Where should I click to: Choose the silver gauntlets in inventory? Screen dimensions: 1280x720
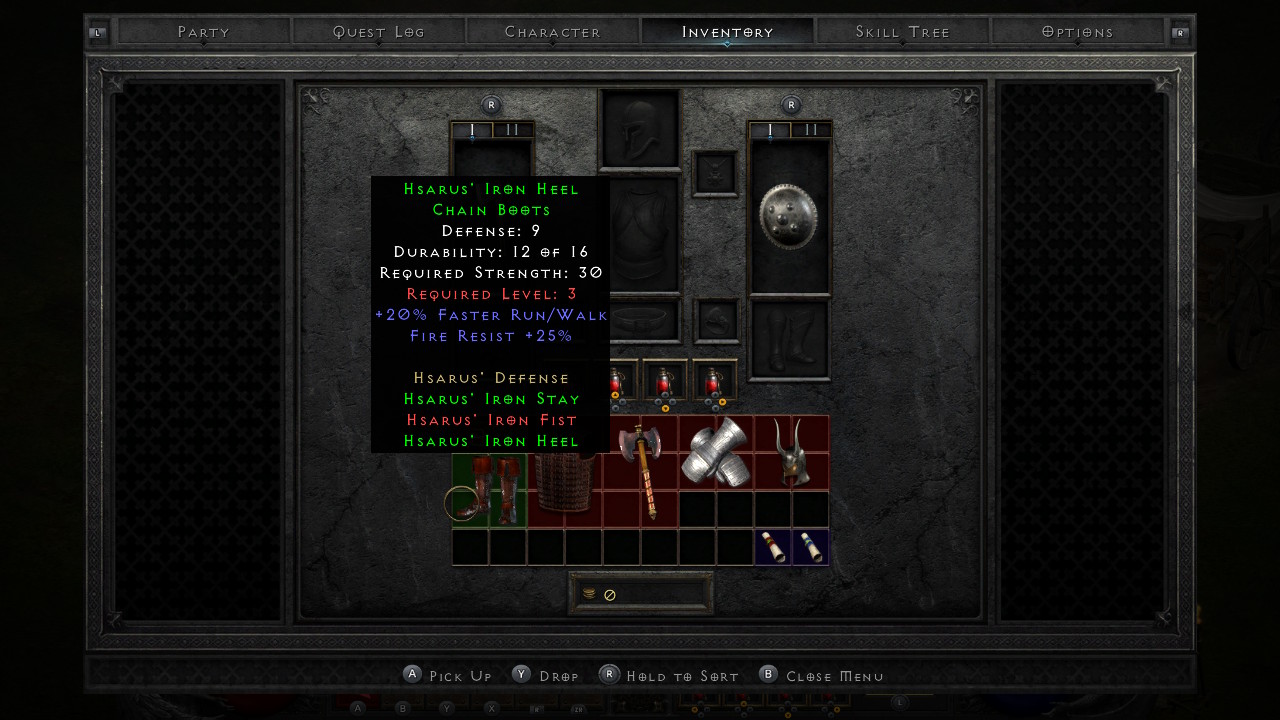click(x=716, y=453)
